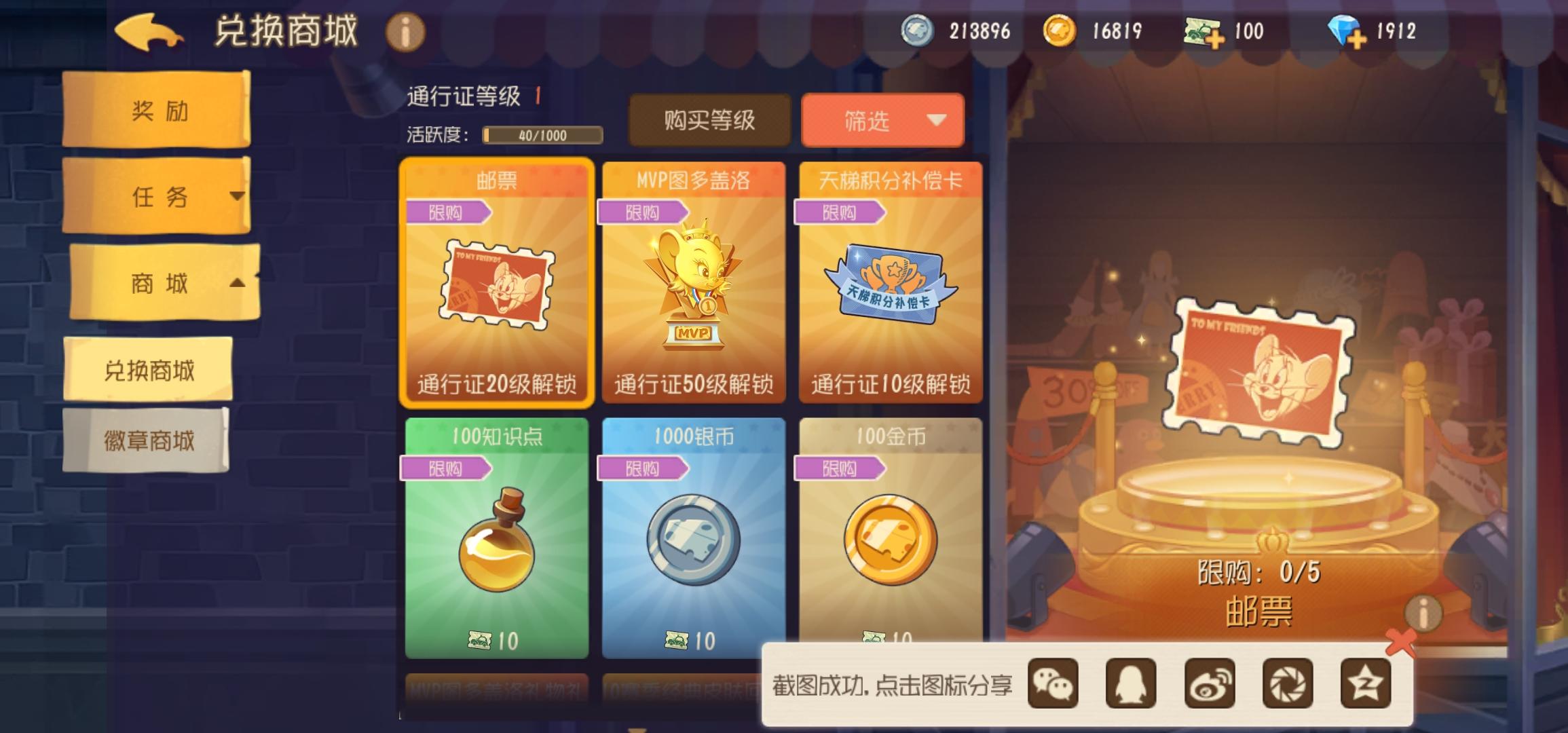This screenshot has height=733, width=1568.
Task: Click the 活跃度 progress bar showing 40/1000
Action: coord(543,136)
